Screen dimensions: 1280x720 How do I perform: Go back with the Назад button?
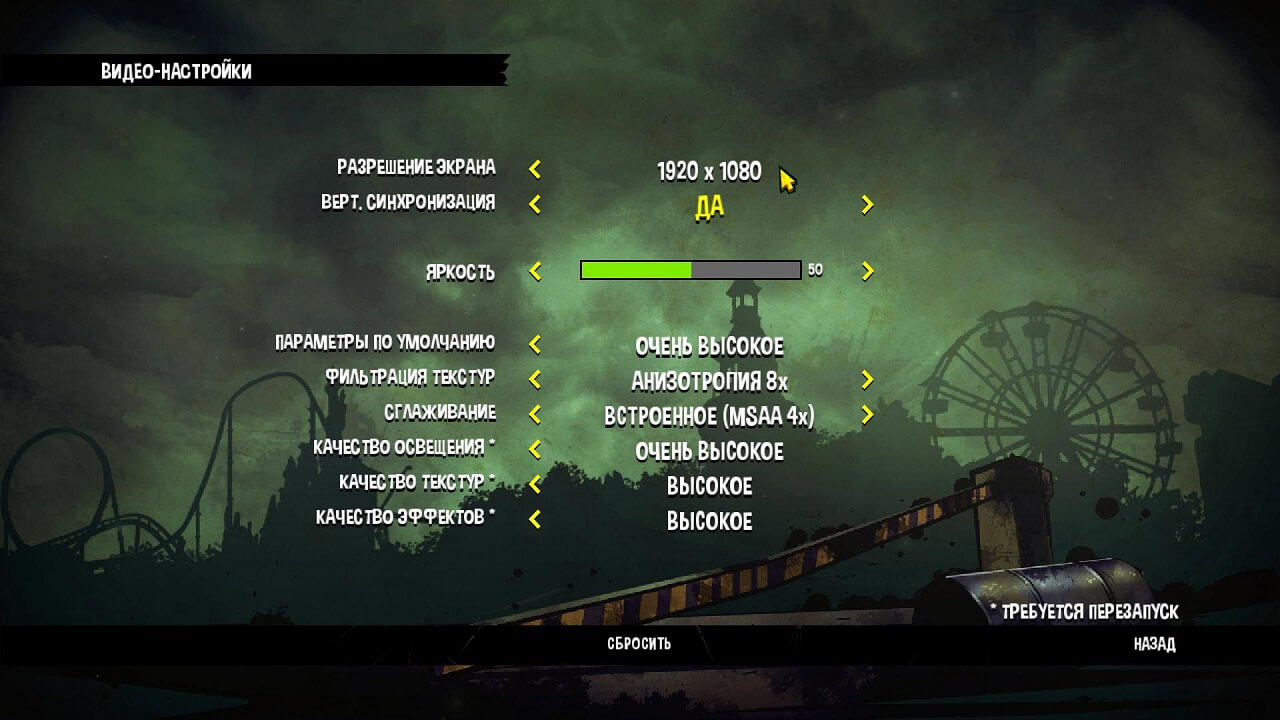pos(1154,644)
